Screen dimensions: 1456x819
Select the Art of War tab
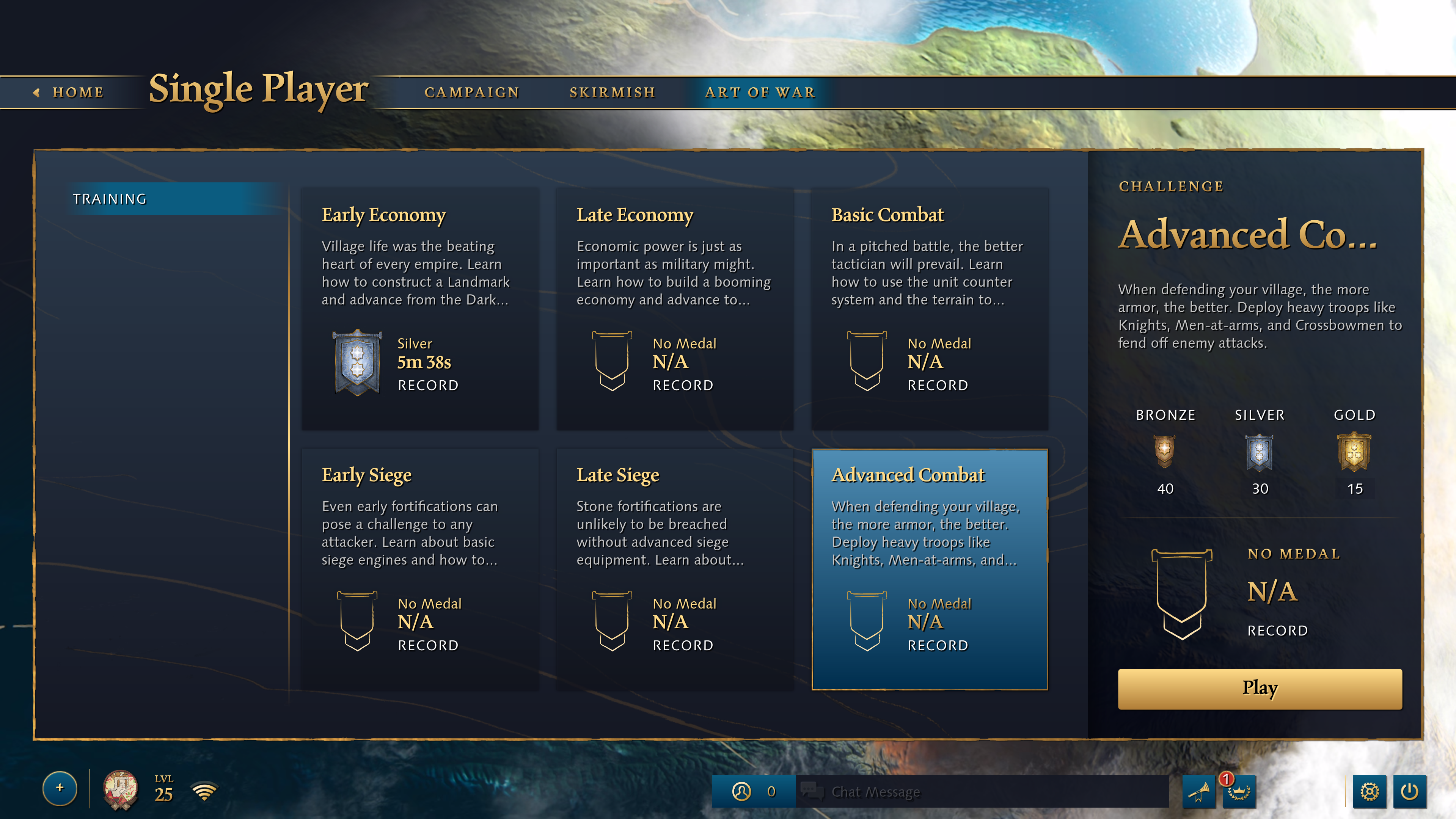coord(760,92)
